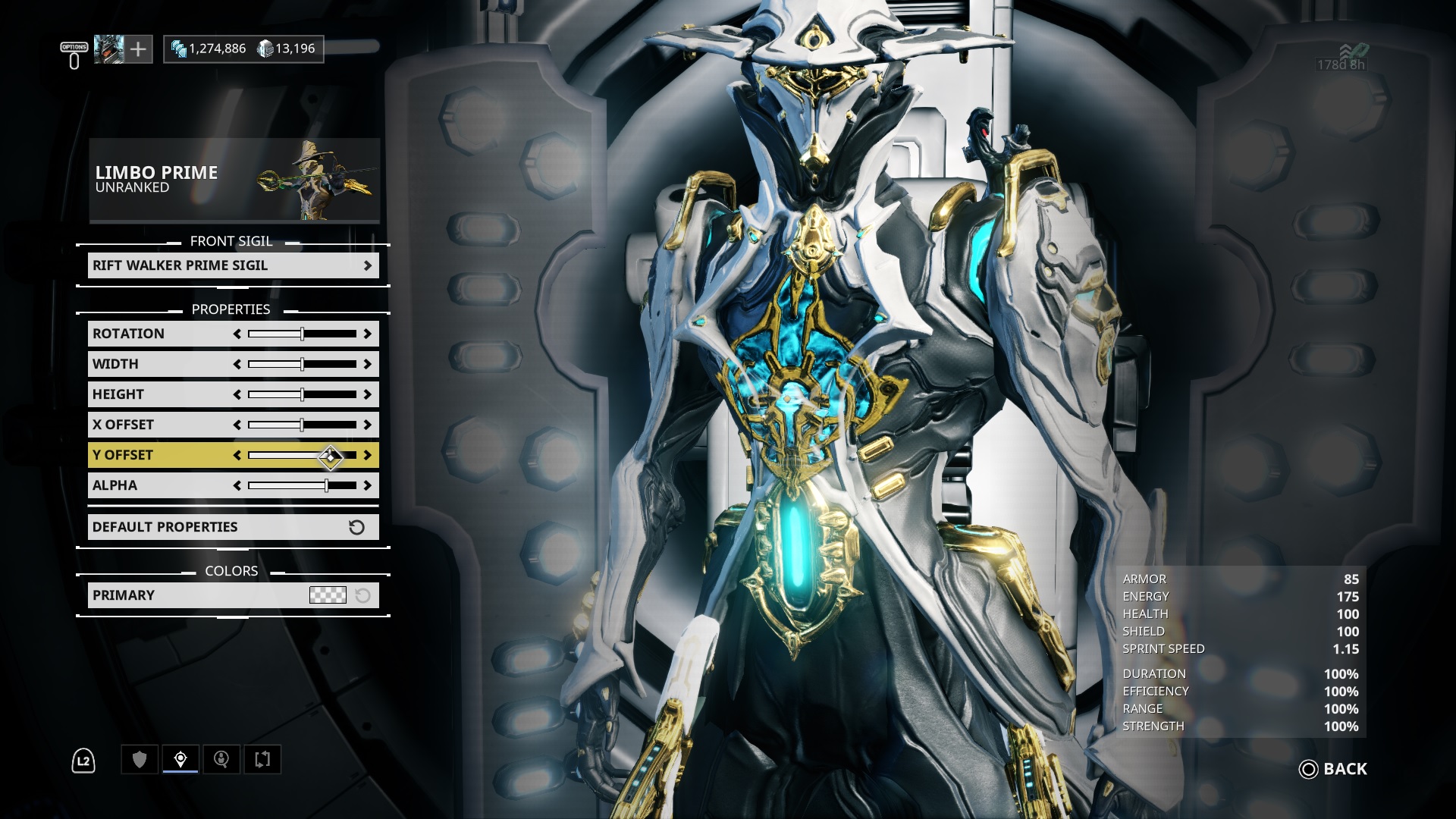Reset with Default Properties button
This screenshot has height=819, width=1456.
tap(233, 526)
